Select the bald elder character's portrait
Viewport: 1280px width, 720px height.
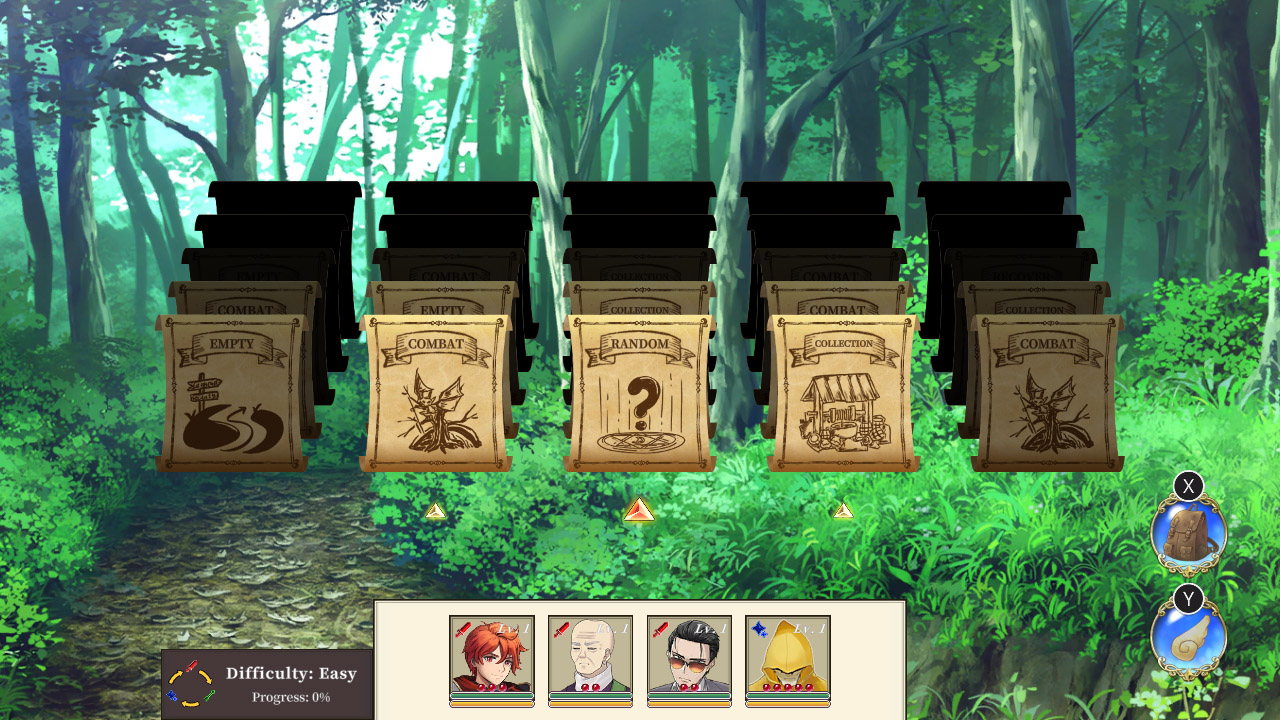pos(589,660)
